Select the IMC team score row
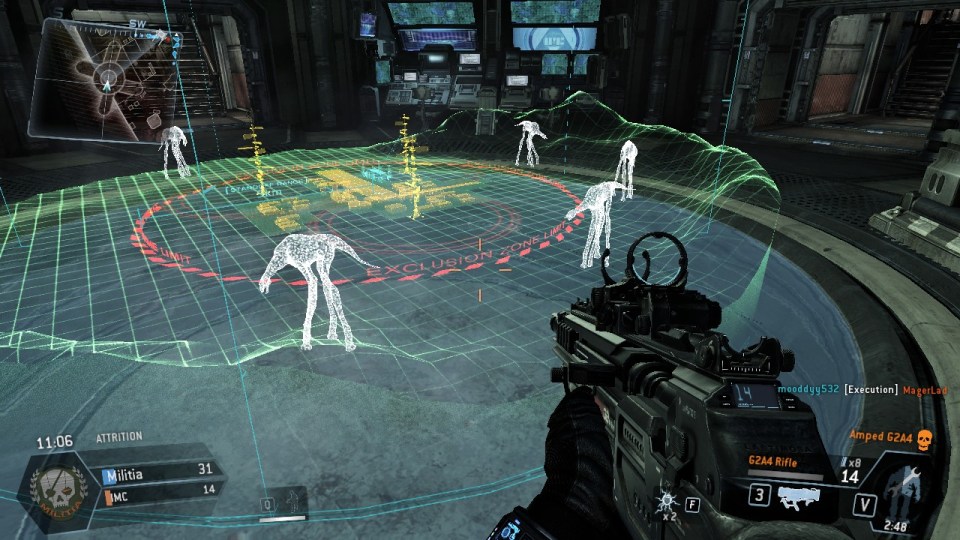960x540 pixels. 159,488
